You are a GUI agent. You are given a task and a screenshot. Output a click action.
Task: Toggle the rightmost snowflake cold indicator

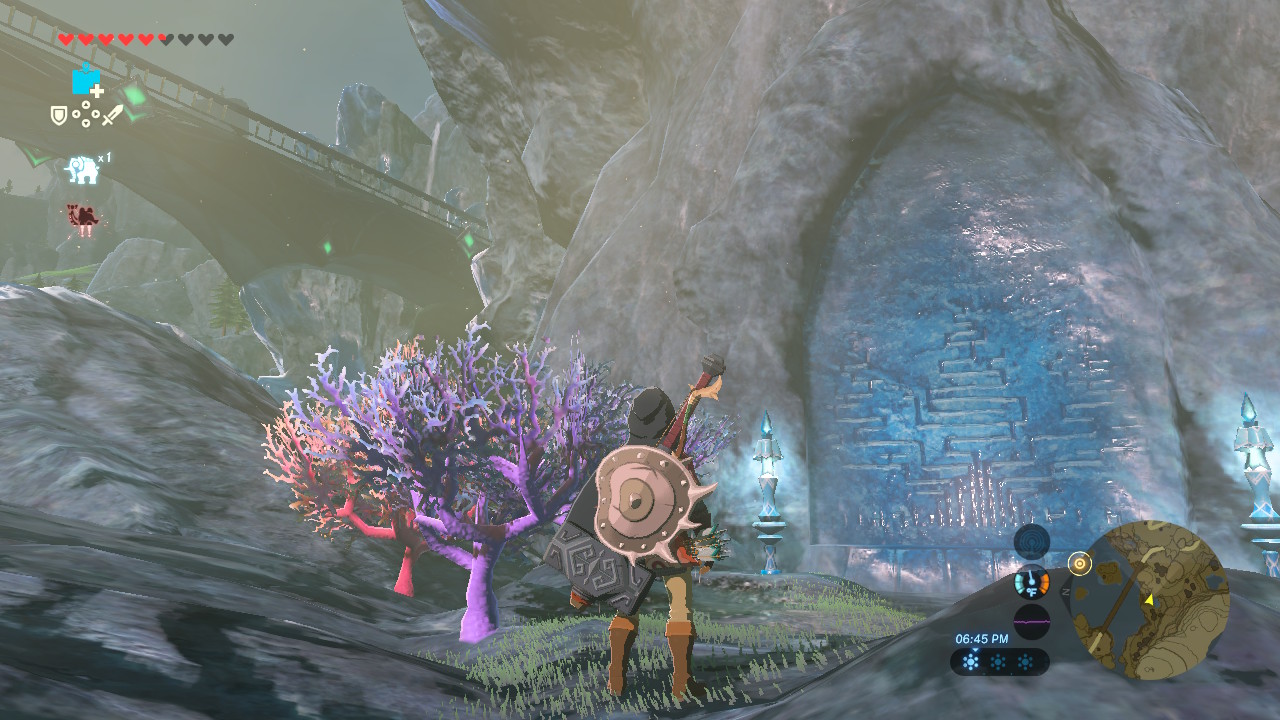coord(1027,662)
